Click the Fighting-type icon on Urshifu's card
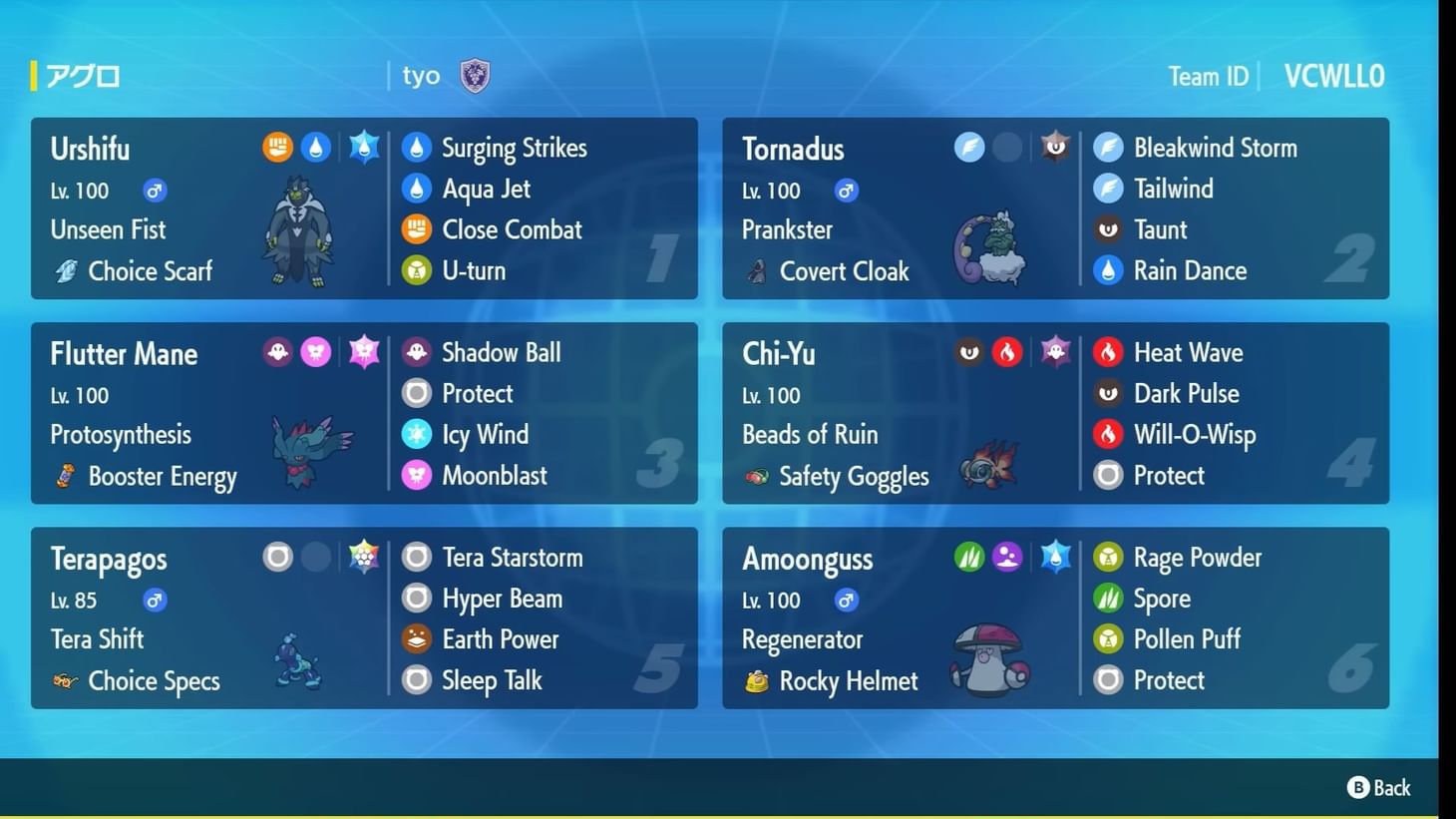Viewport: 1456px width, 819px height. pos(276,147)
